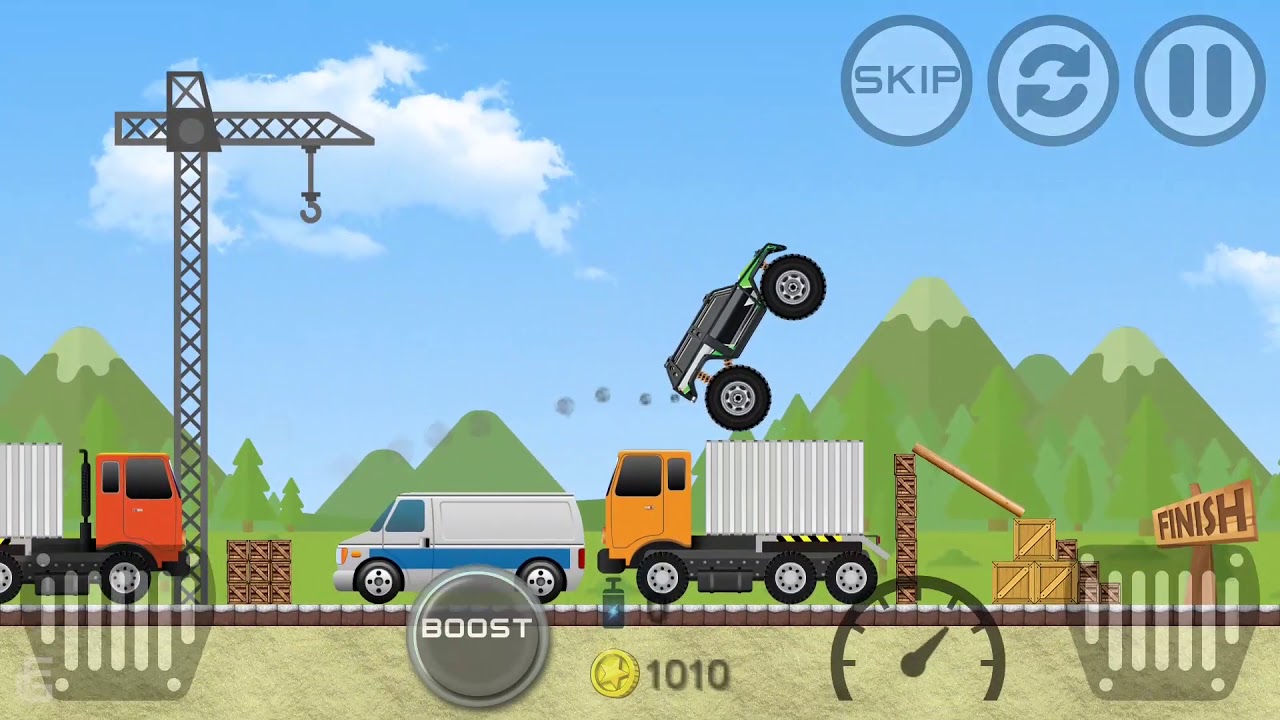Restart the level with circular arrows
The width and height of the screenshot is (1280, 720).
point(1053,80)
